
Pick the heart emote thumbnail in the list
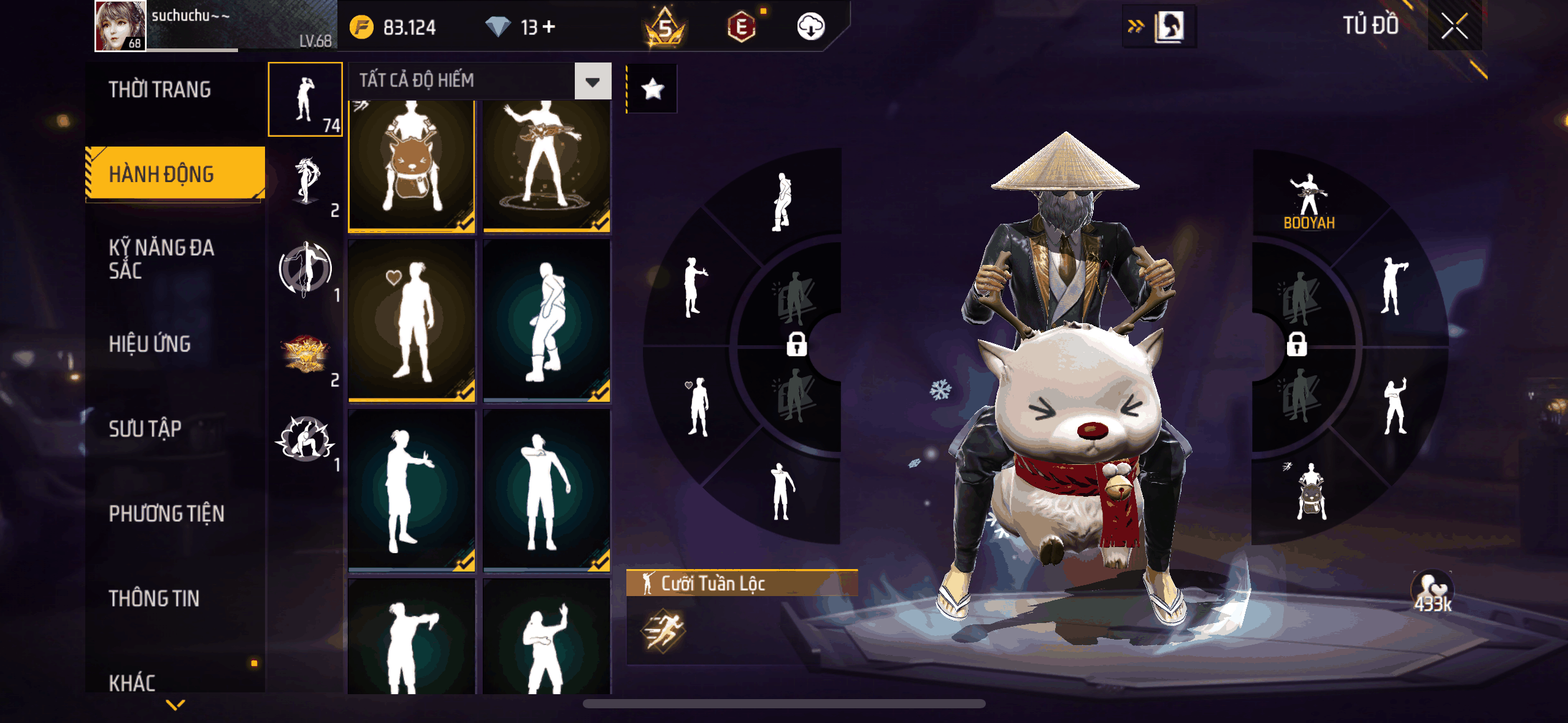[x=412, y=321]
